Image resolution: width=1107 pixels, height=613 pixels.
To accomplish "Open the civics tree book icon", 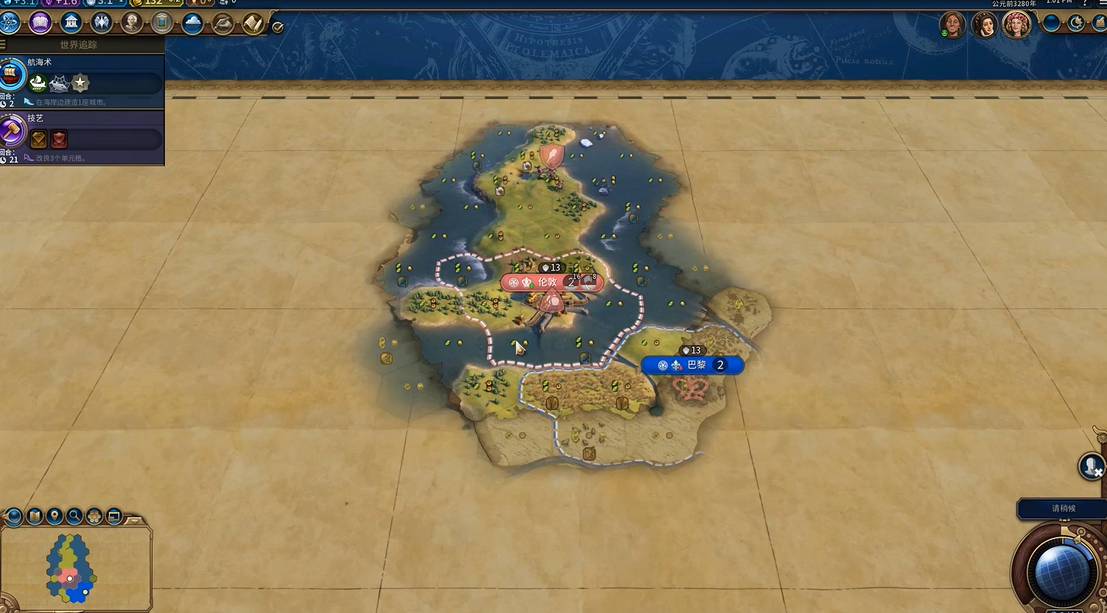I will (40, 22).
